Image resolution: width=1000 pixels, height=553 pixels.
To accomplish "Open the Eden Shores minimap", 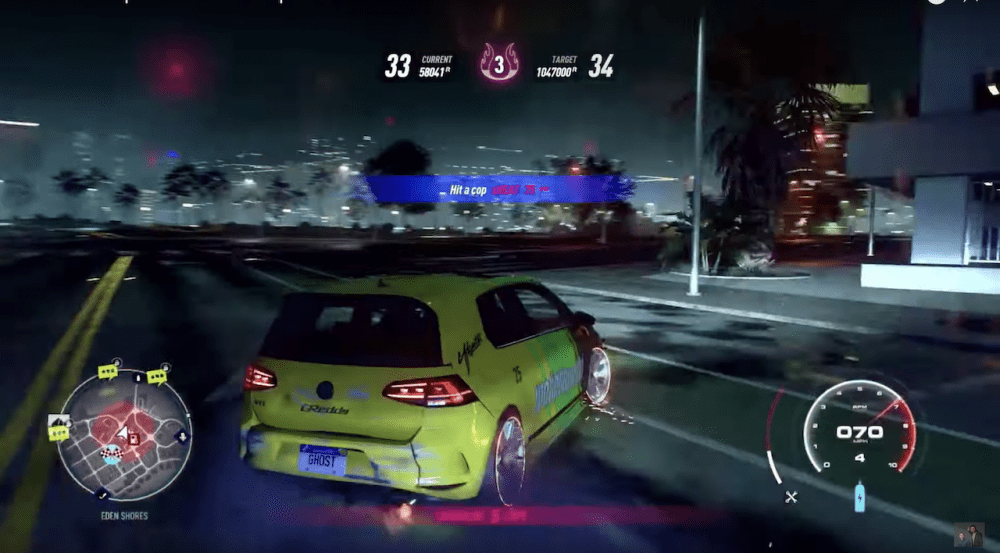I will click(x=123, y=435).
